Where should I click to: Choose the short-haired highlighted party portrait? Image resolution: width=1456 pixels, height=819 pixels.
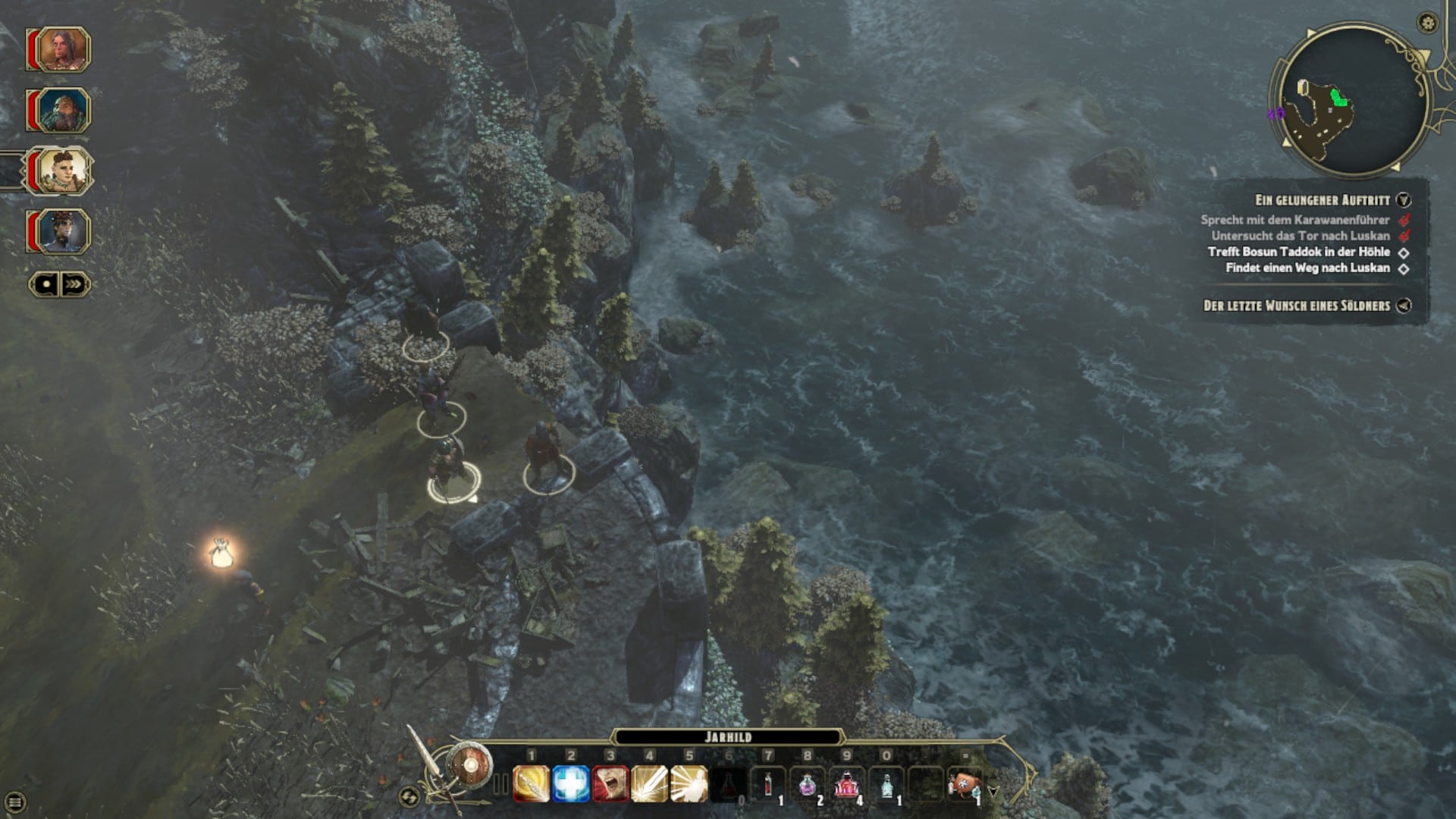[64, 171]
